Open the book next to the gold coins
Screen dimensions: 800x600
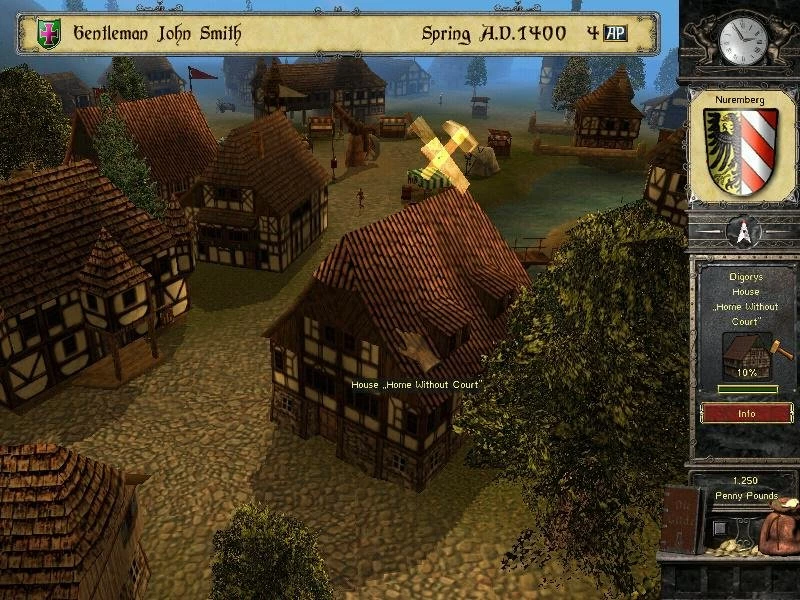684,518
